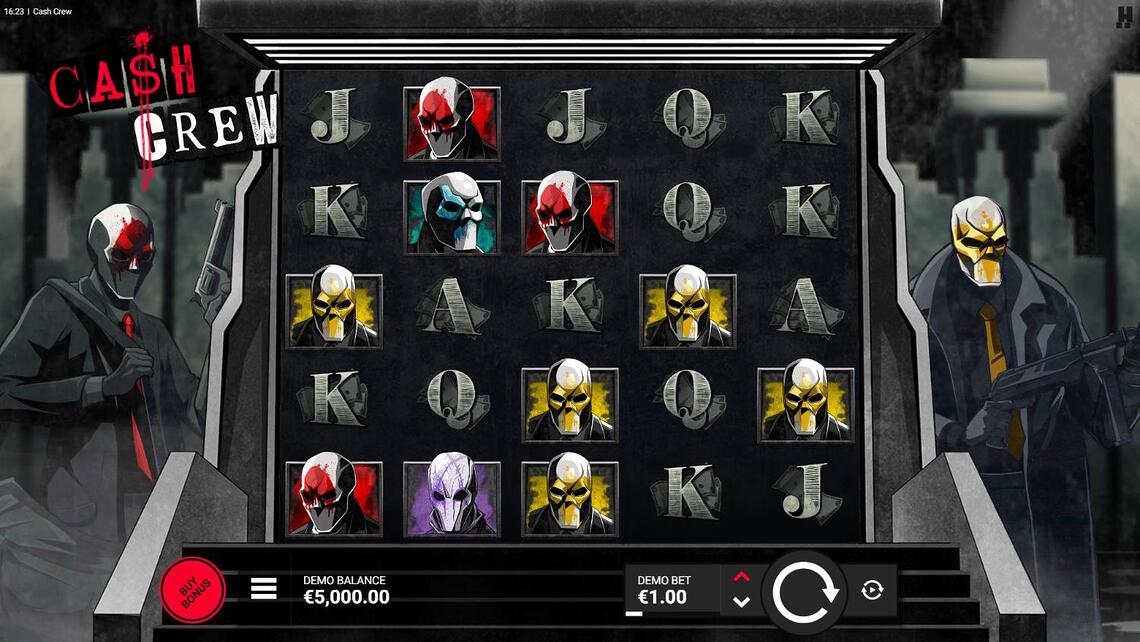Increase the demo bet amount
Viewport: 1140px width, 642px height.
[x=741, y=577]
